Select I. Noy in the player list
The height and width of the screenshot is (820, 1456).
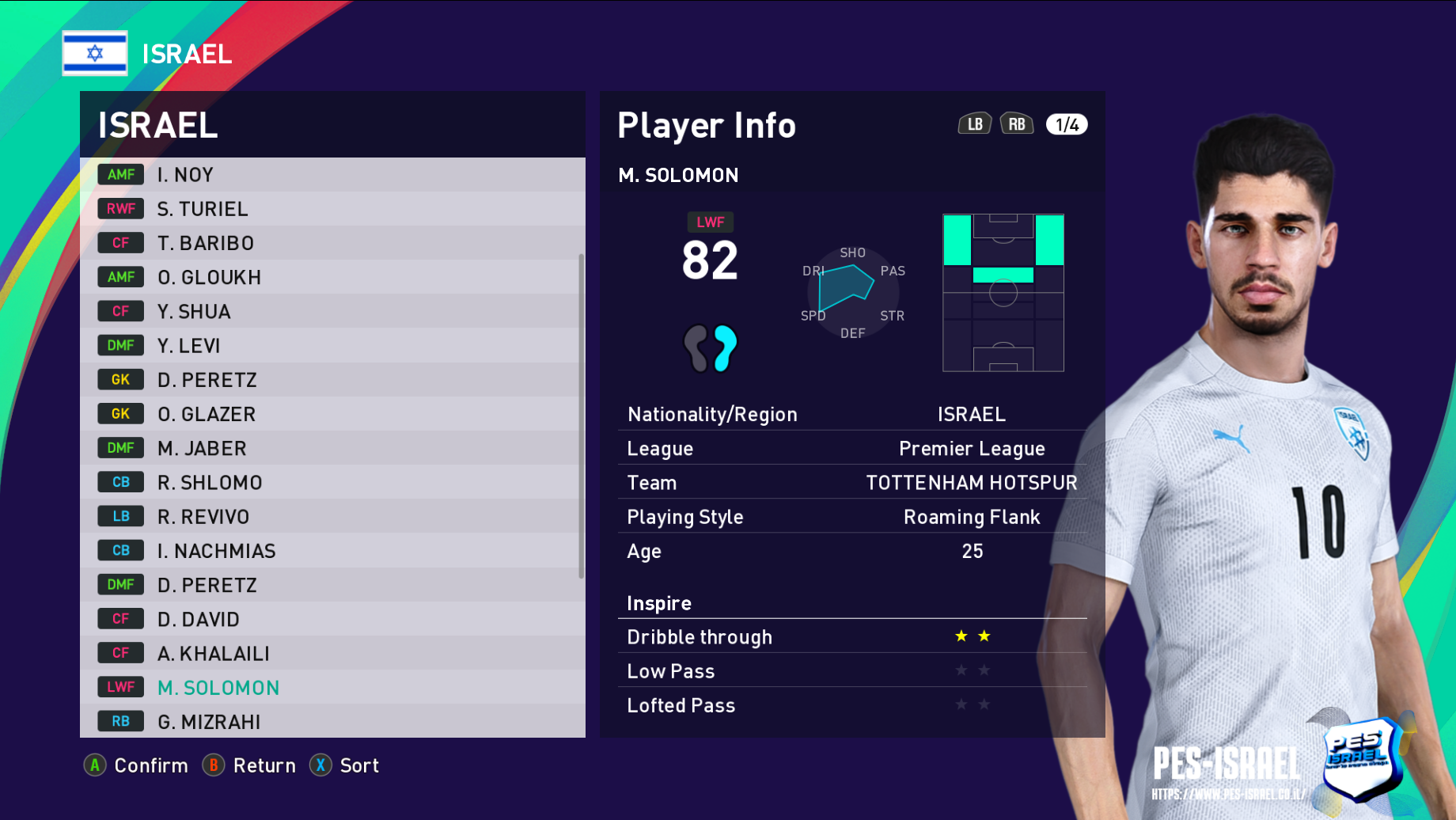pyautogui.click(x=332, y=175)
